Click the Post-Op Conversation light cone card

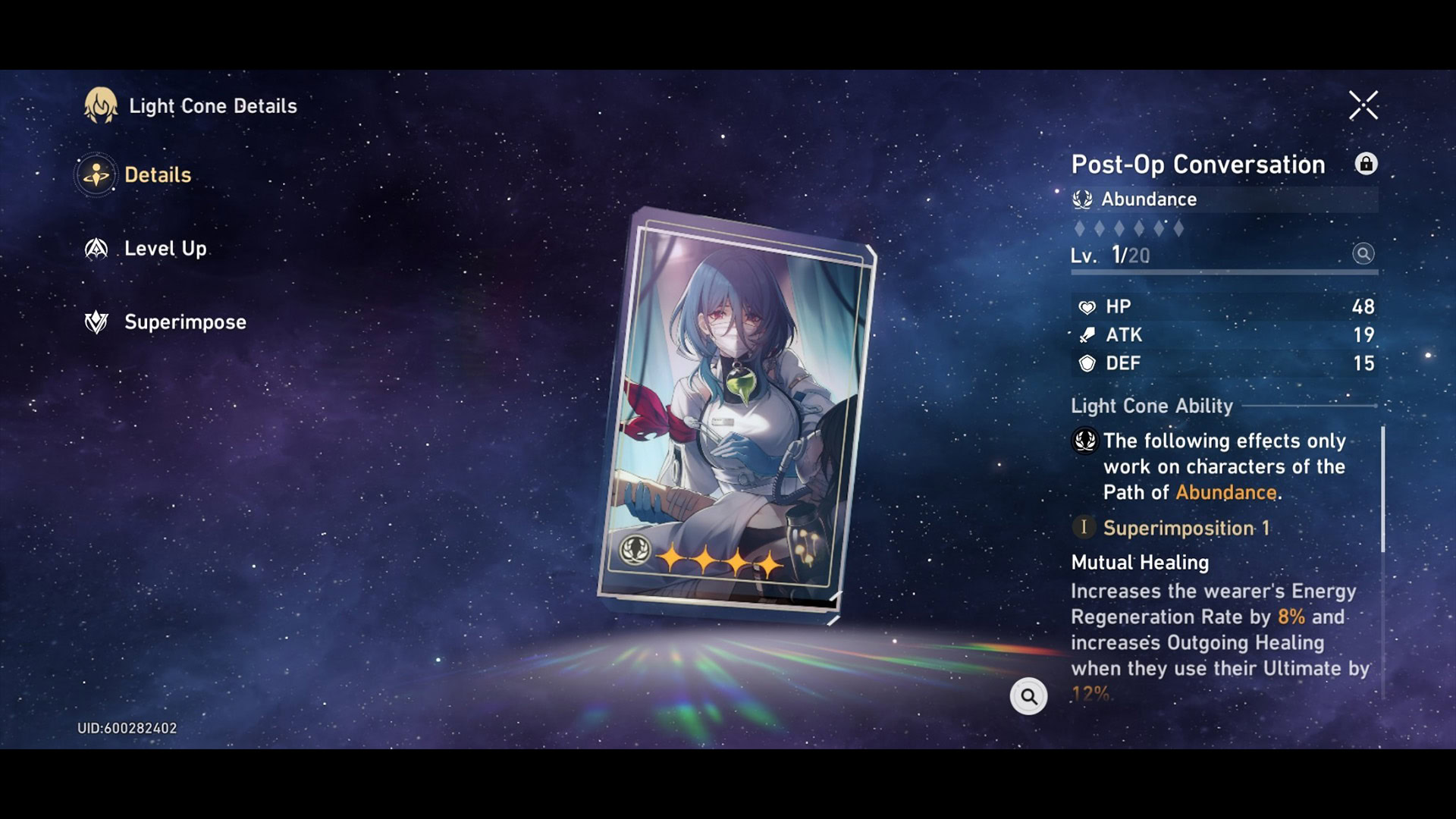tap(736, 413)
